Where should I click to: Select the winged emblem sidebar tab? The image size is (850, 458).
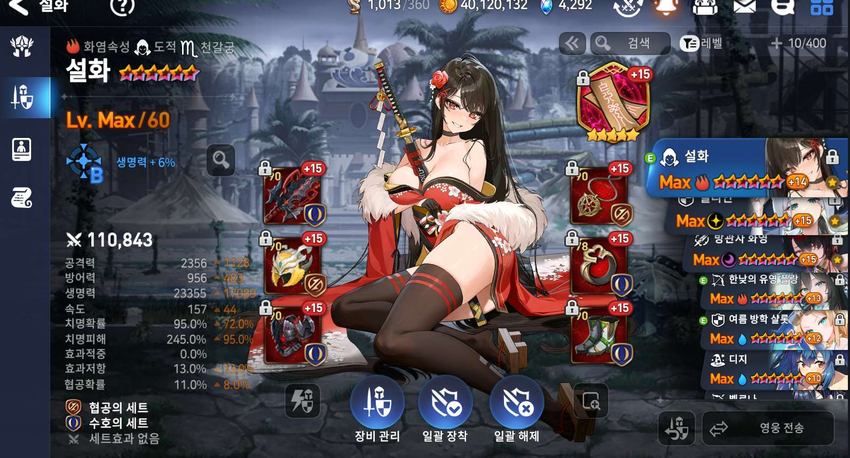pos(22,46)
